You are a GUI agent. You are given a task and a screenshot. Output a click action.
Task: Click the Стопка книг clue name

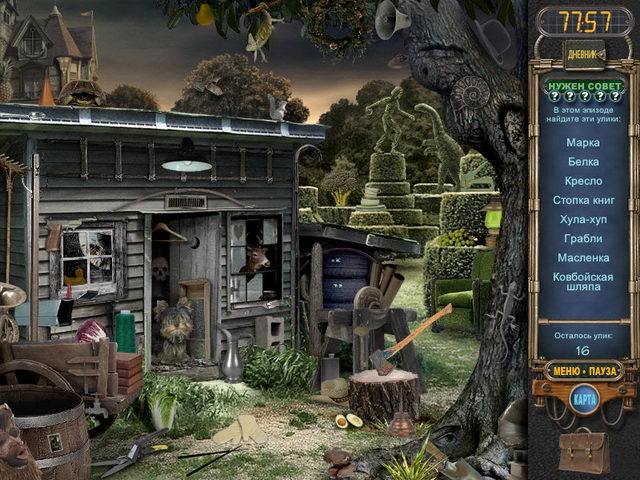pos(583,200)
